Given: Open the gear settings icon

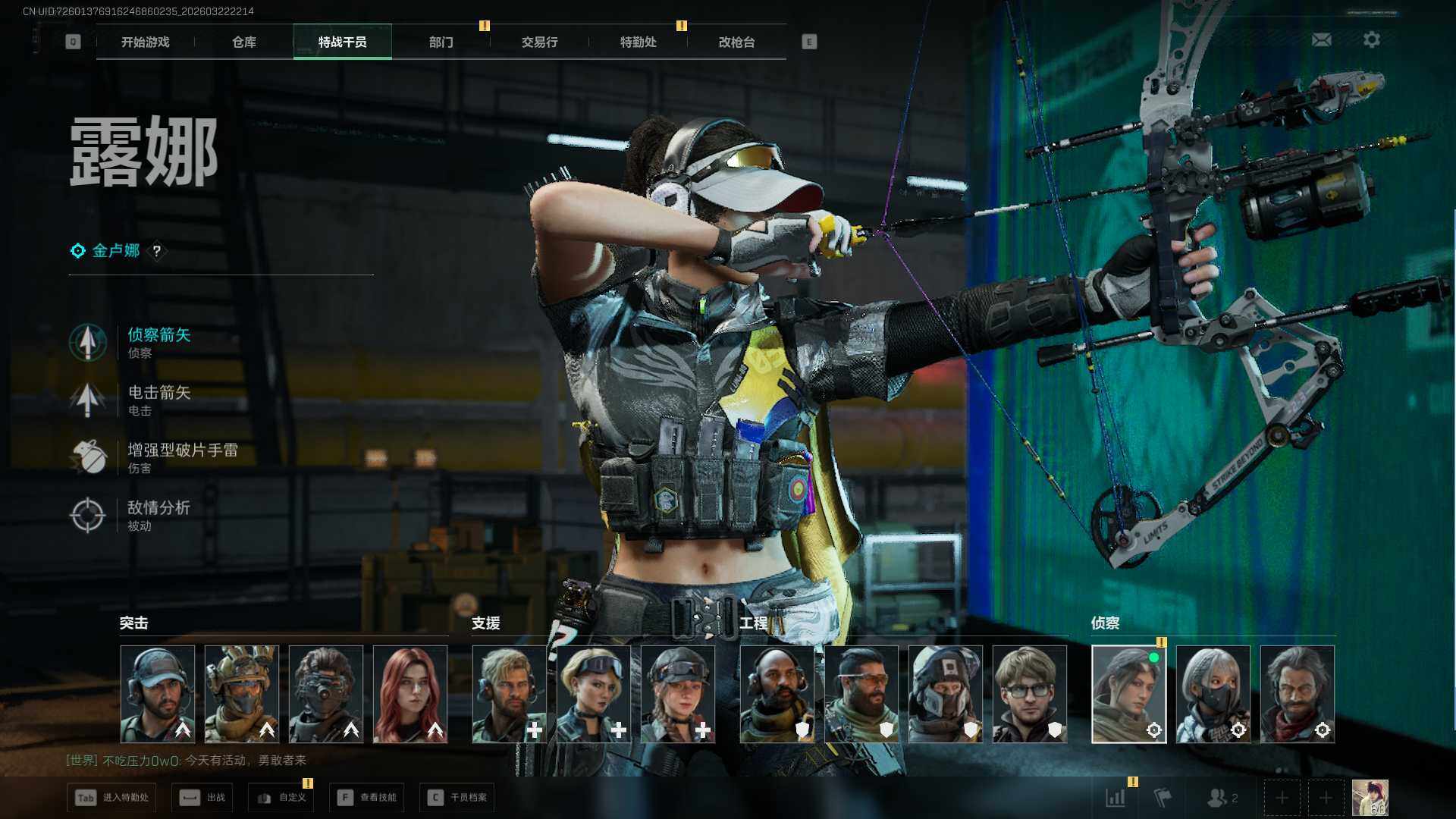Looking at the screenshot, I should click(x=1371, y=40).
